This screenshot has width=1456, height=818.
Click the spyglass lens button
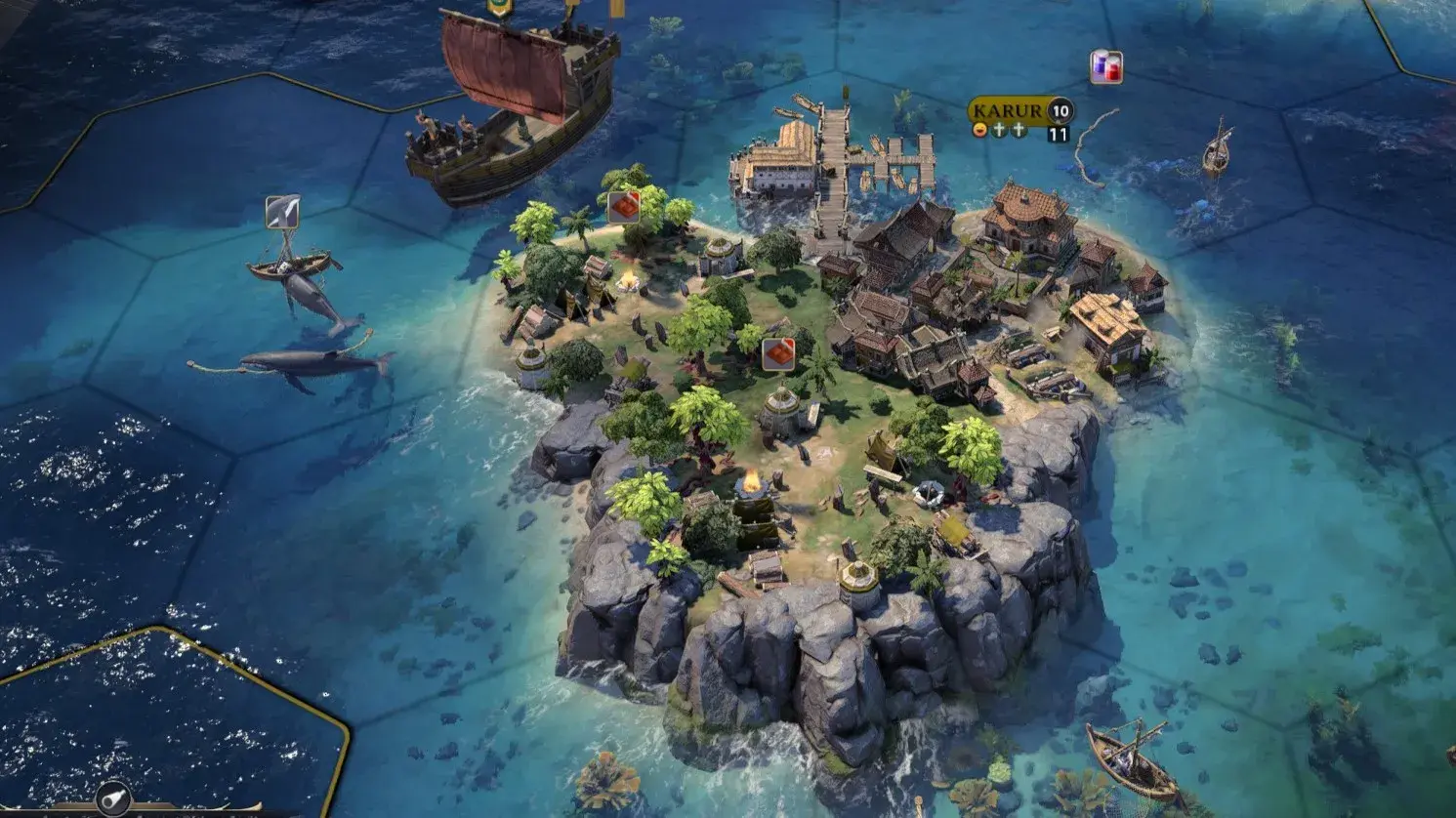113,796
